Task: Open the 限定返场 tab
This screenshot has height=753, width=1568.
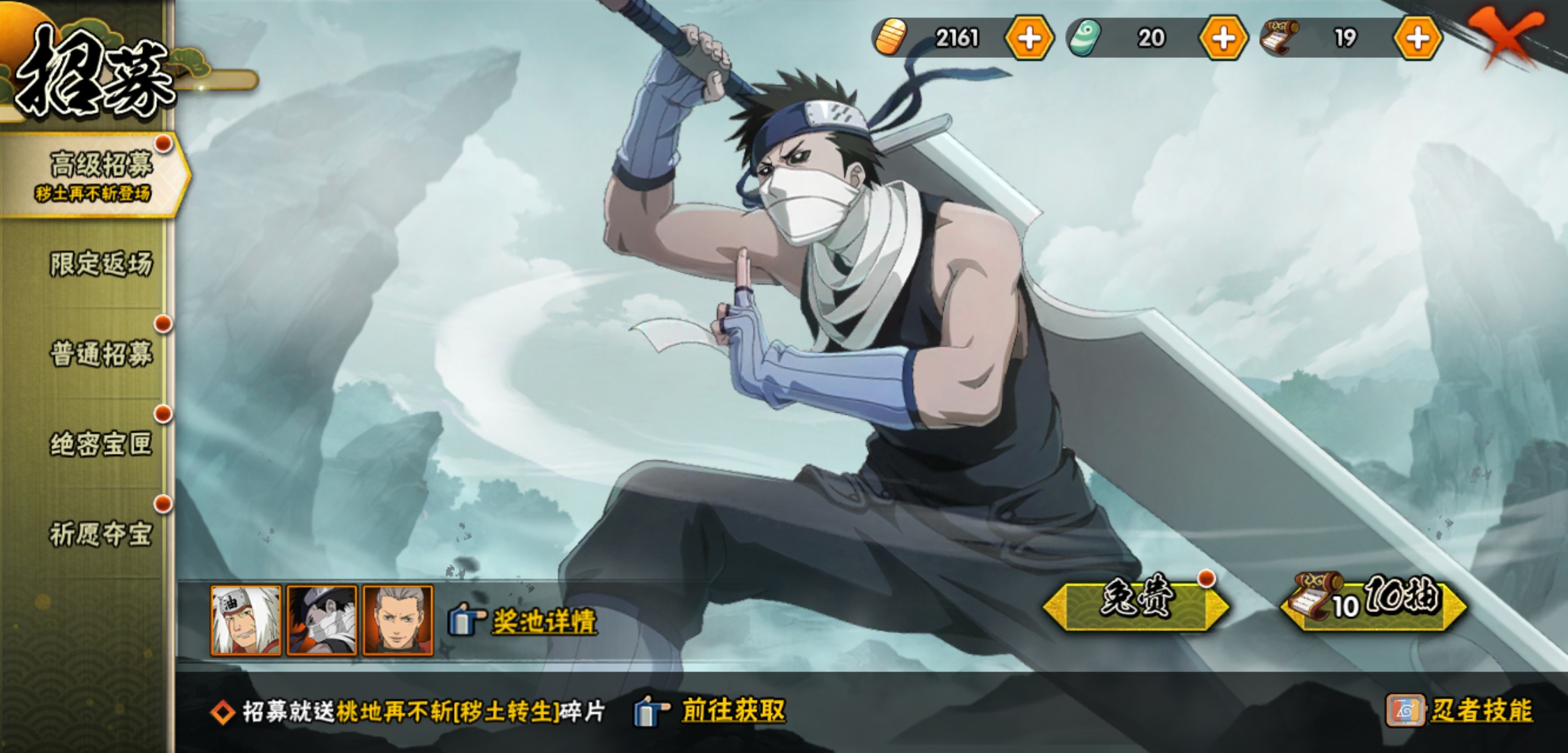Action: 100,264
